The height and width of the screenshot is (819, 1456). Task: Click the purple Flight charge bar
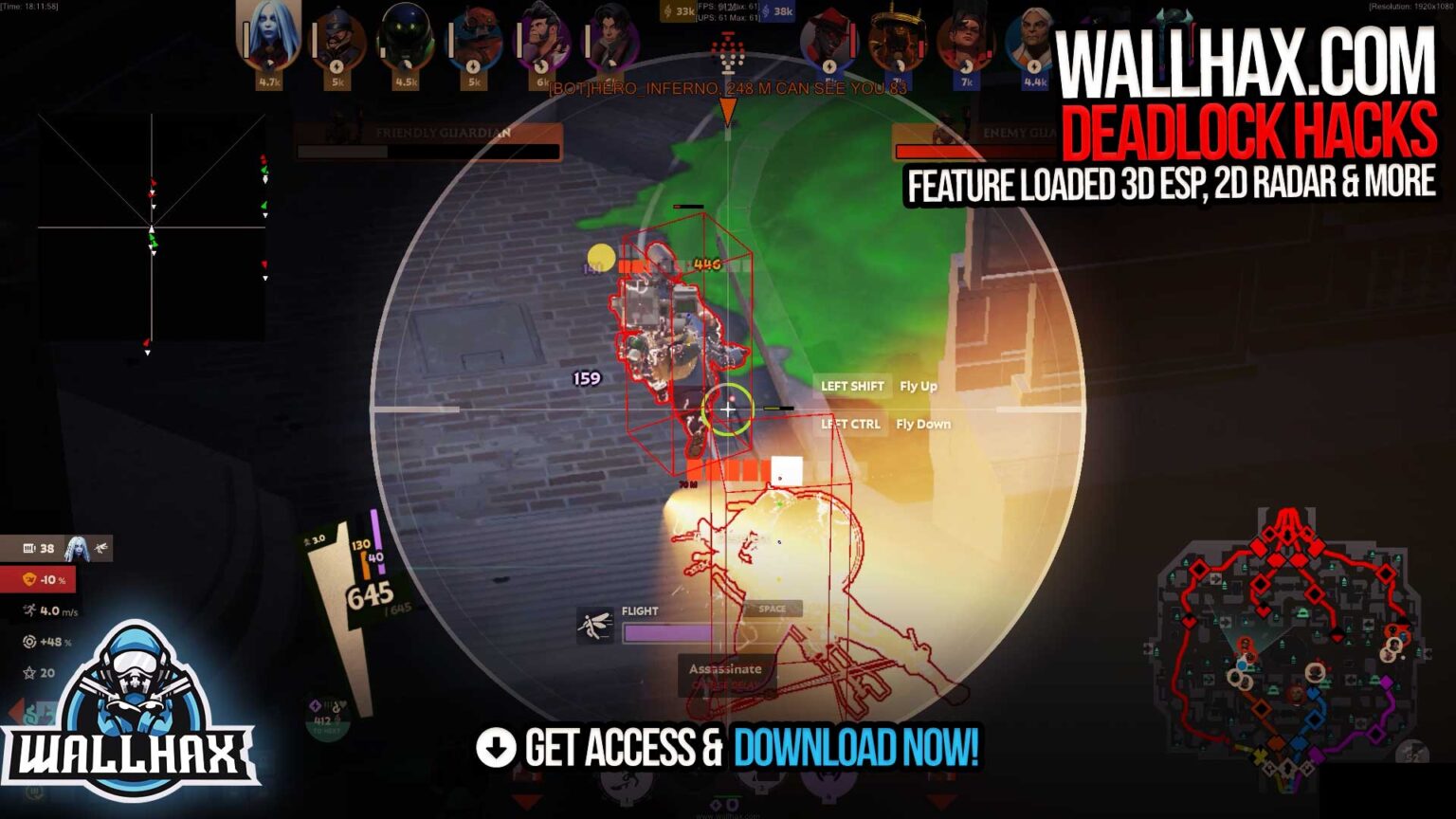[668, 633]
